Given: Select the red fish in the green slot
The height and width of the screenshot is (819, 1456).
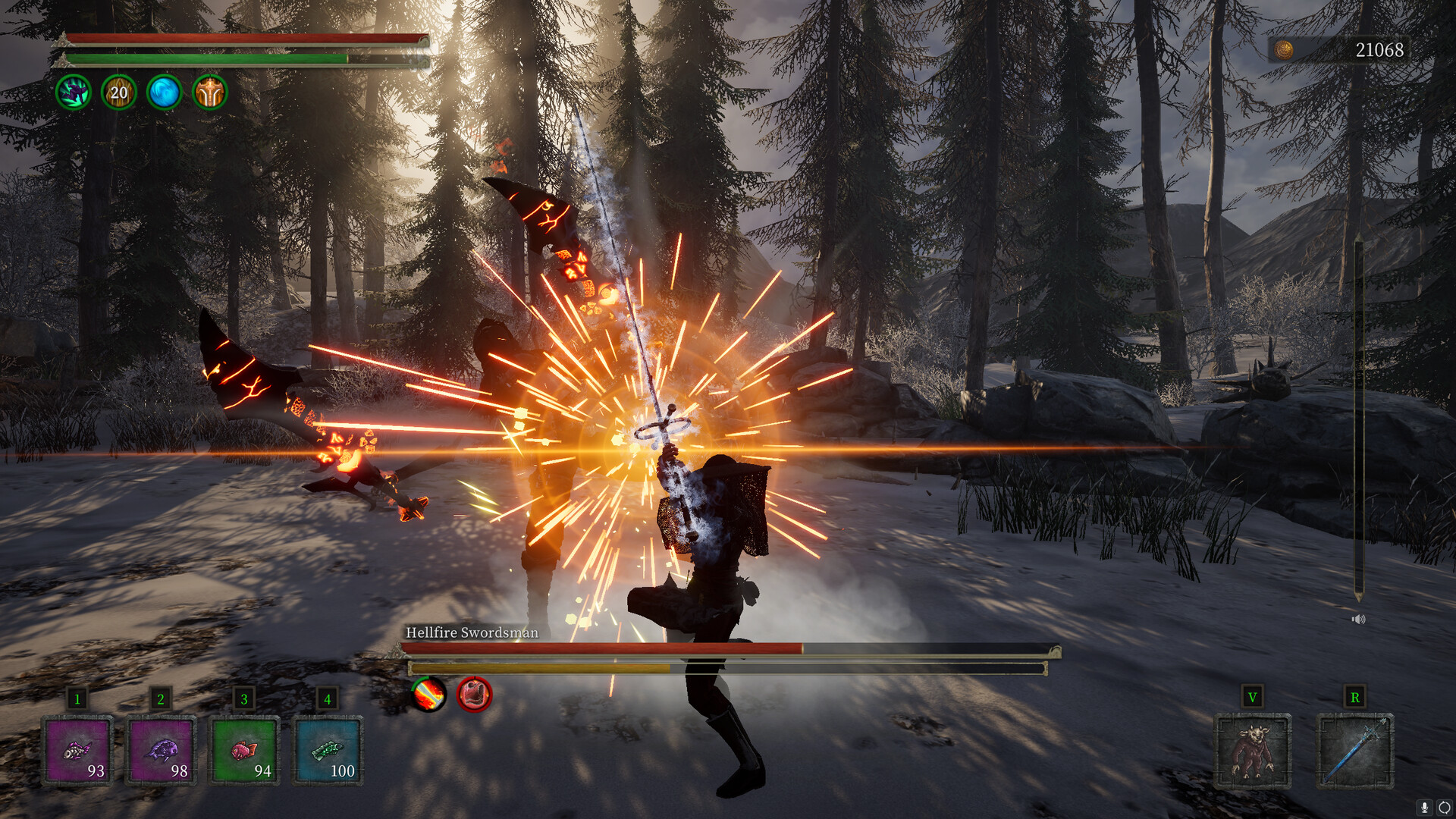Looking at the screenshot, I should point(244,751).
